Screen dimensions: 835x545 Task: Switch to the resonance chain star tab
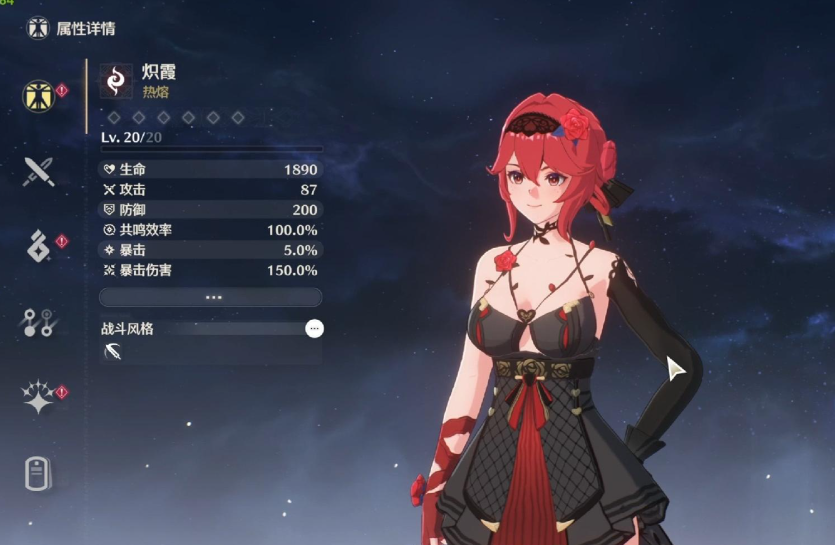[x=39, y=397]
